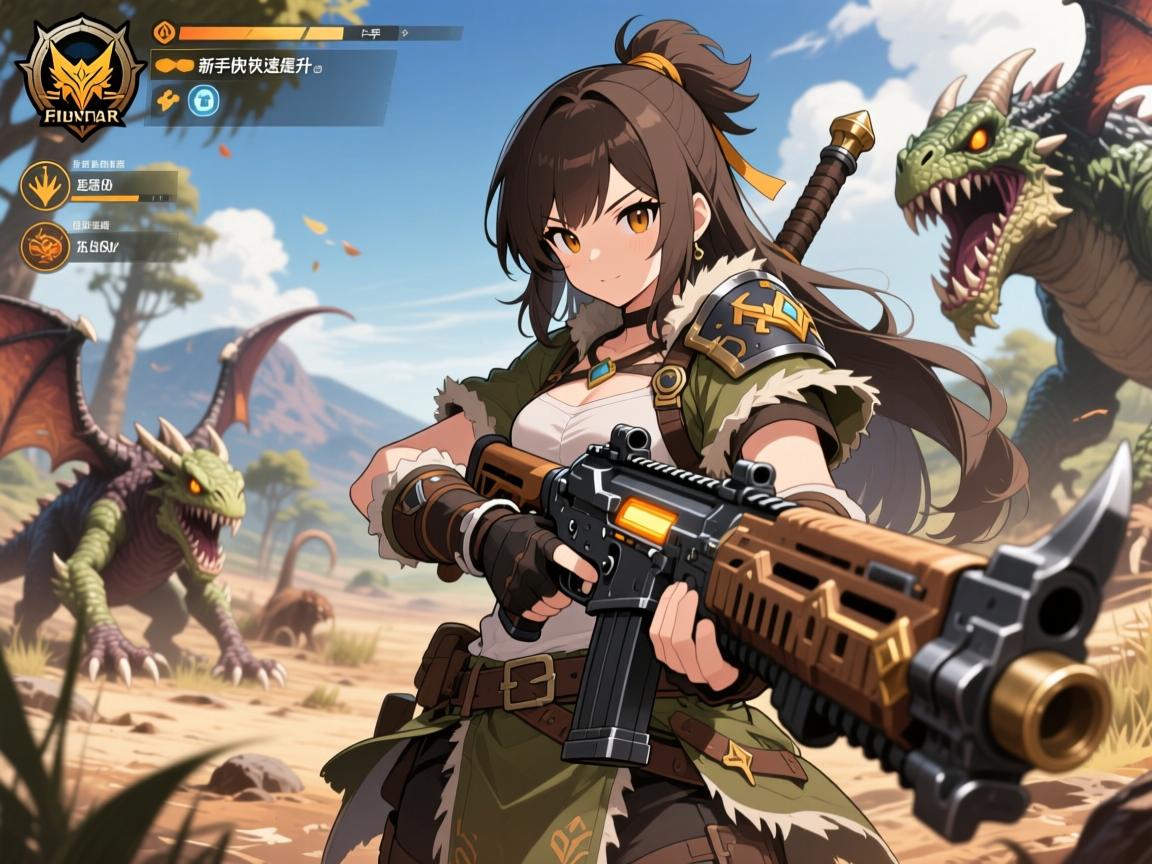The width and height of the screenshot is (1152, 864).
Task: Open the 新手 quest tracker banner
Action: (x=272, y=67)
